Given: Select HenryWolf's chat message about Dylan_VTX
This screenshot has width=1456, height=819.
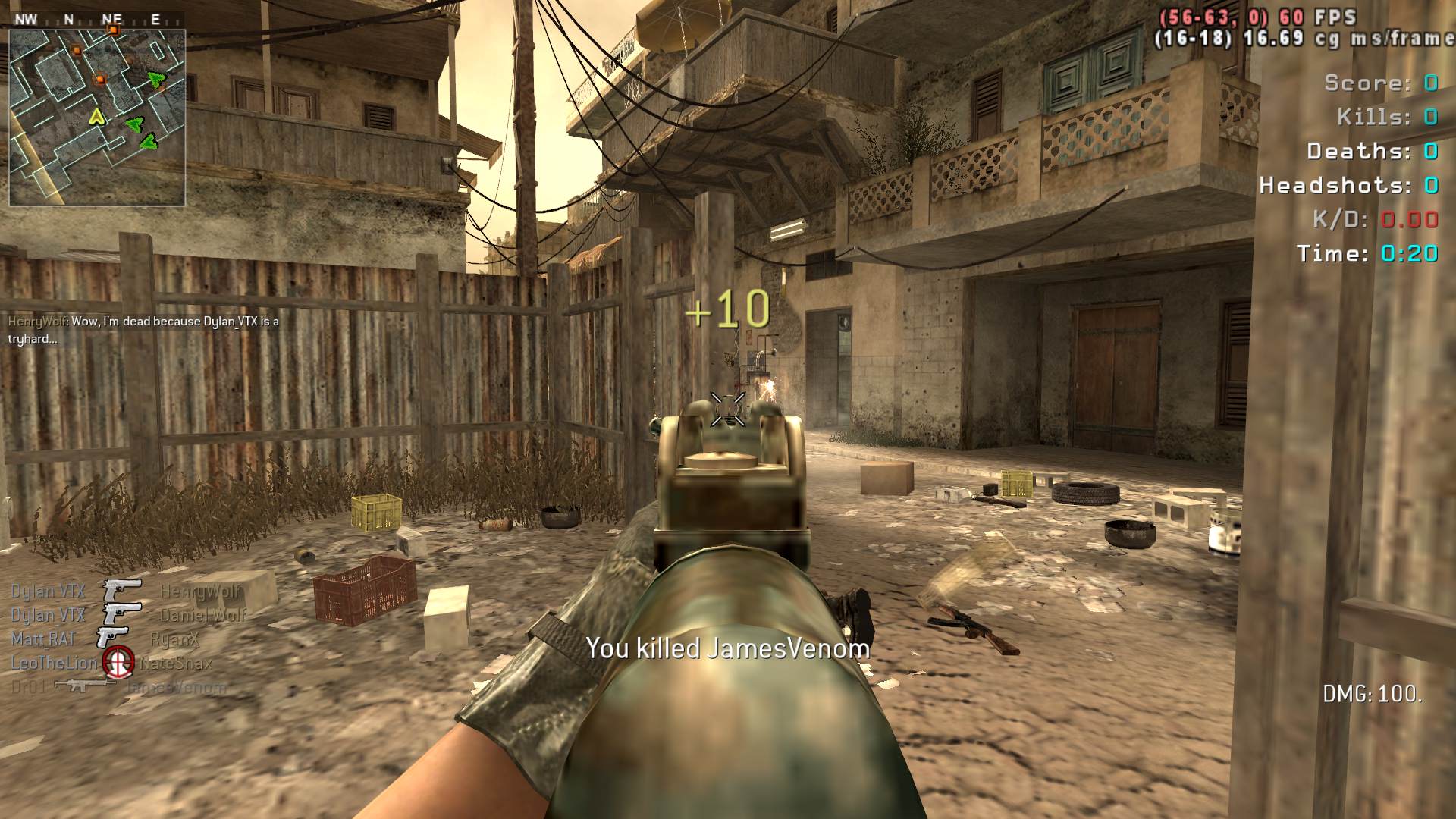Looking at the screenshot, I should coord(143,330).
